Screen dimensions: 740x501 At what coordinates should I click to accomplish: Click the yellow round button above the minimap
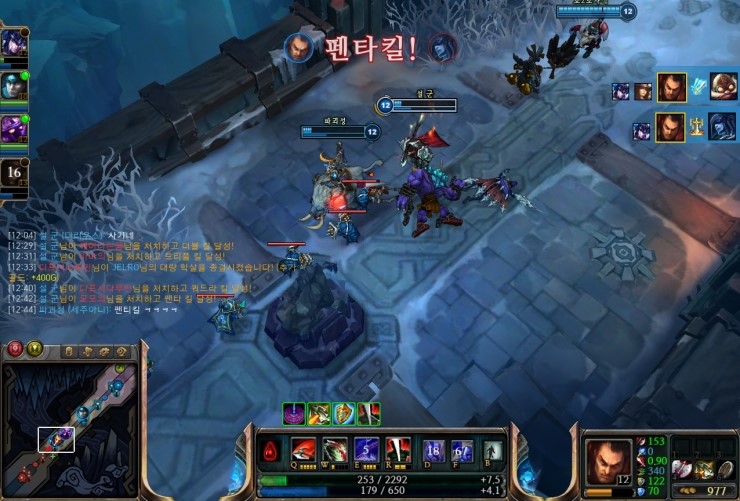click(x=35, y=349)
